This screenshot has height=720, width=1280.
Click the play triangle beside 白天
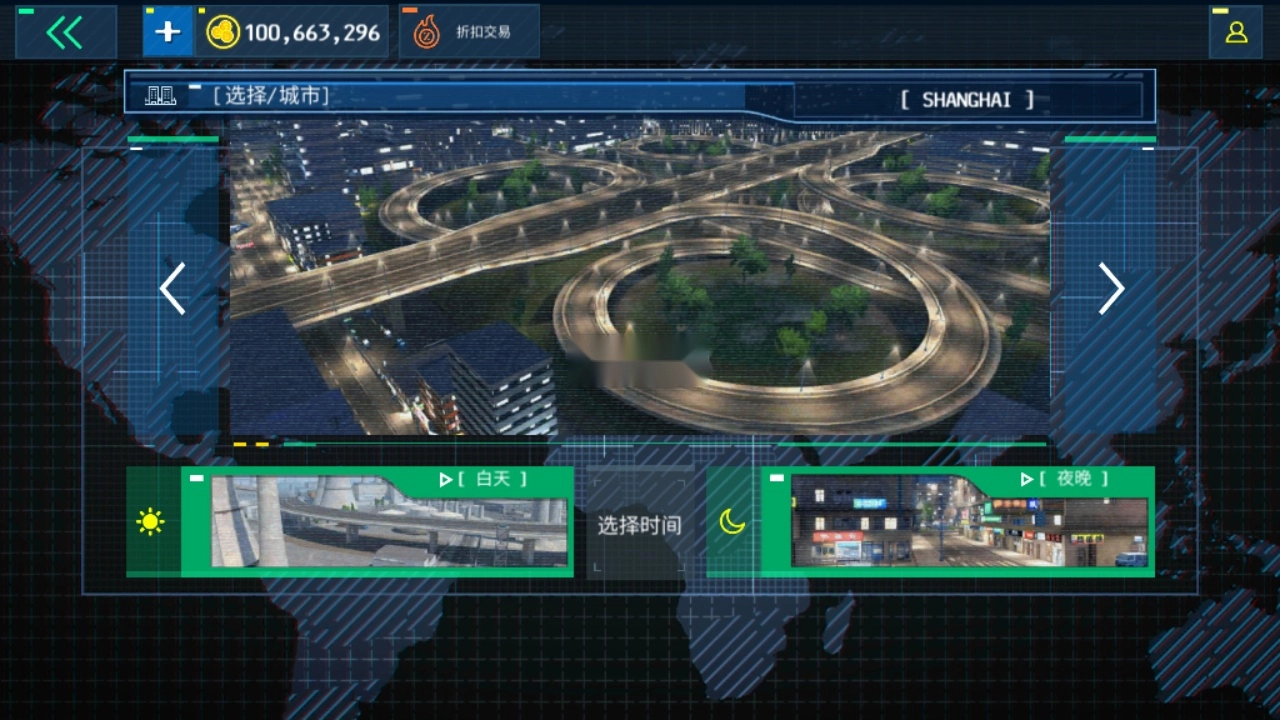point(447,479)
